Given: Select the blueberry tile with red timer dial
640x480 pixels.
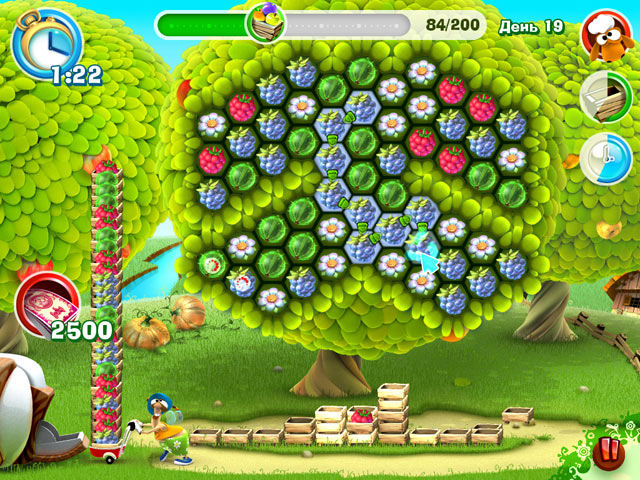Looking at the screenshot, I should point(242,282).
